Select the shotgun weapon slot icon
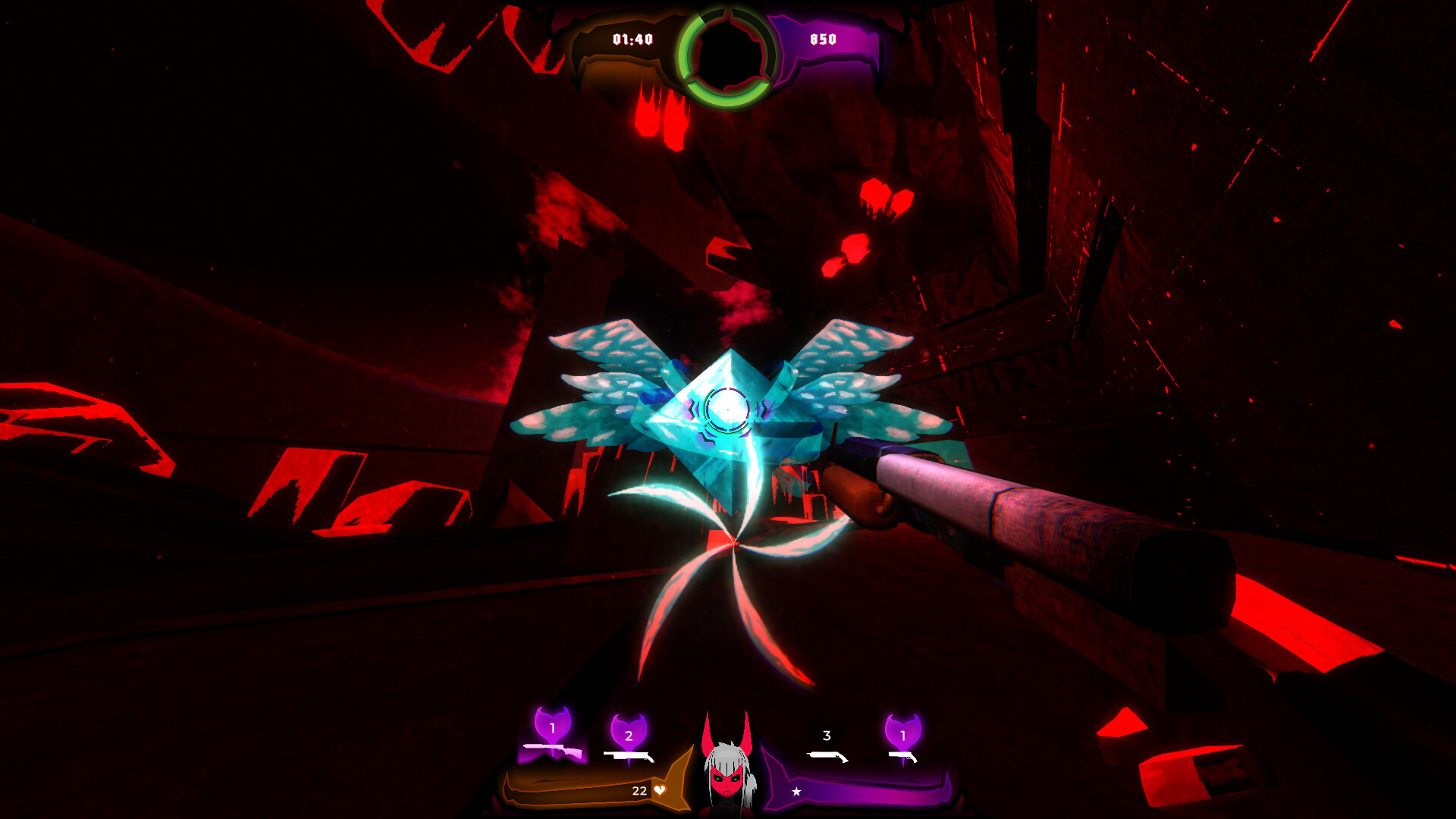The image size is (1456, 819). coord(628,757)
